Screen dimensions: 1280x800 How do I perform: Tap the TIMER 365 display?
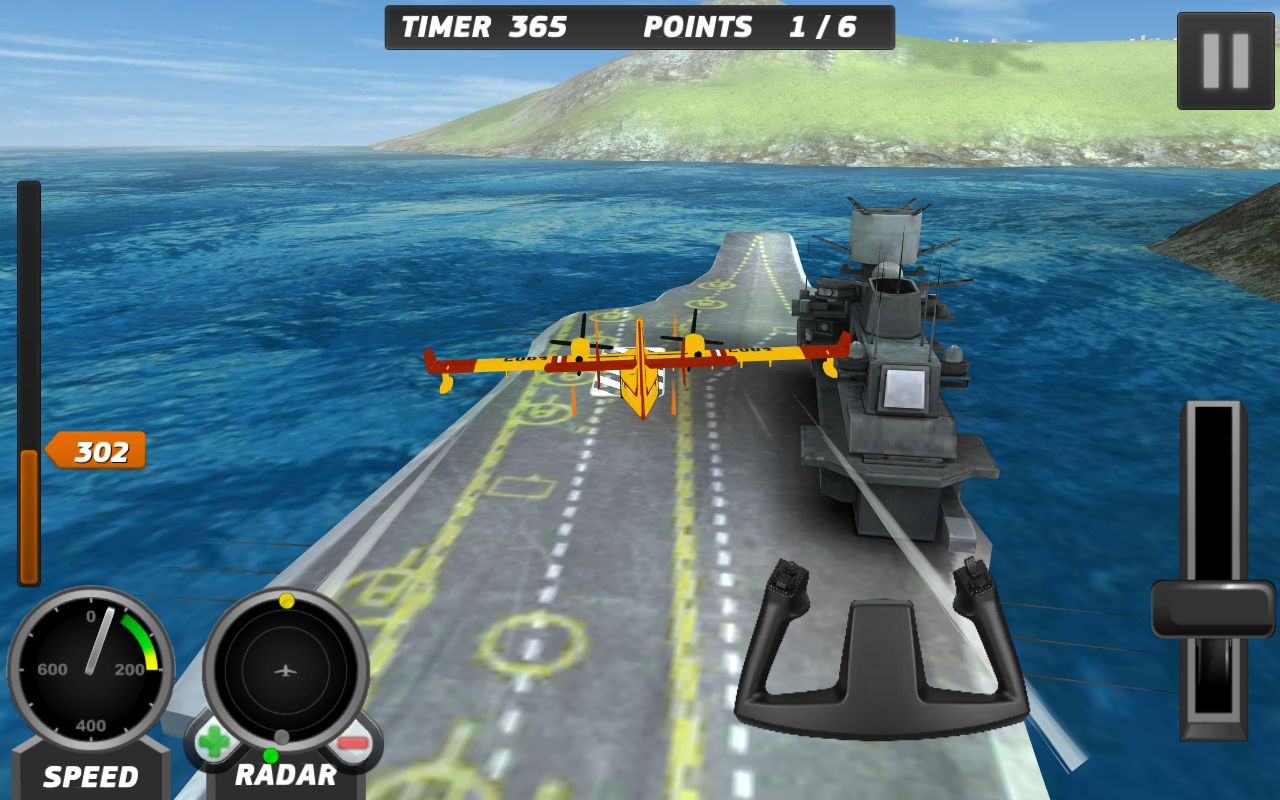484,26
